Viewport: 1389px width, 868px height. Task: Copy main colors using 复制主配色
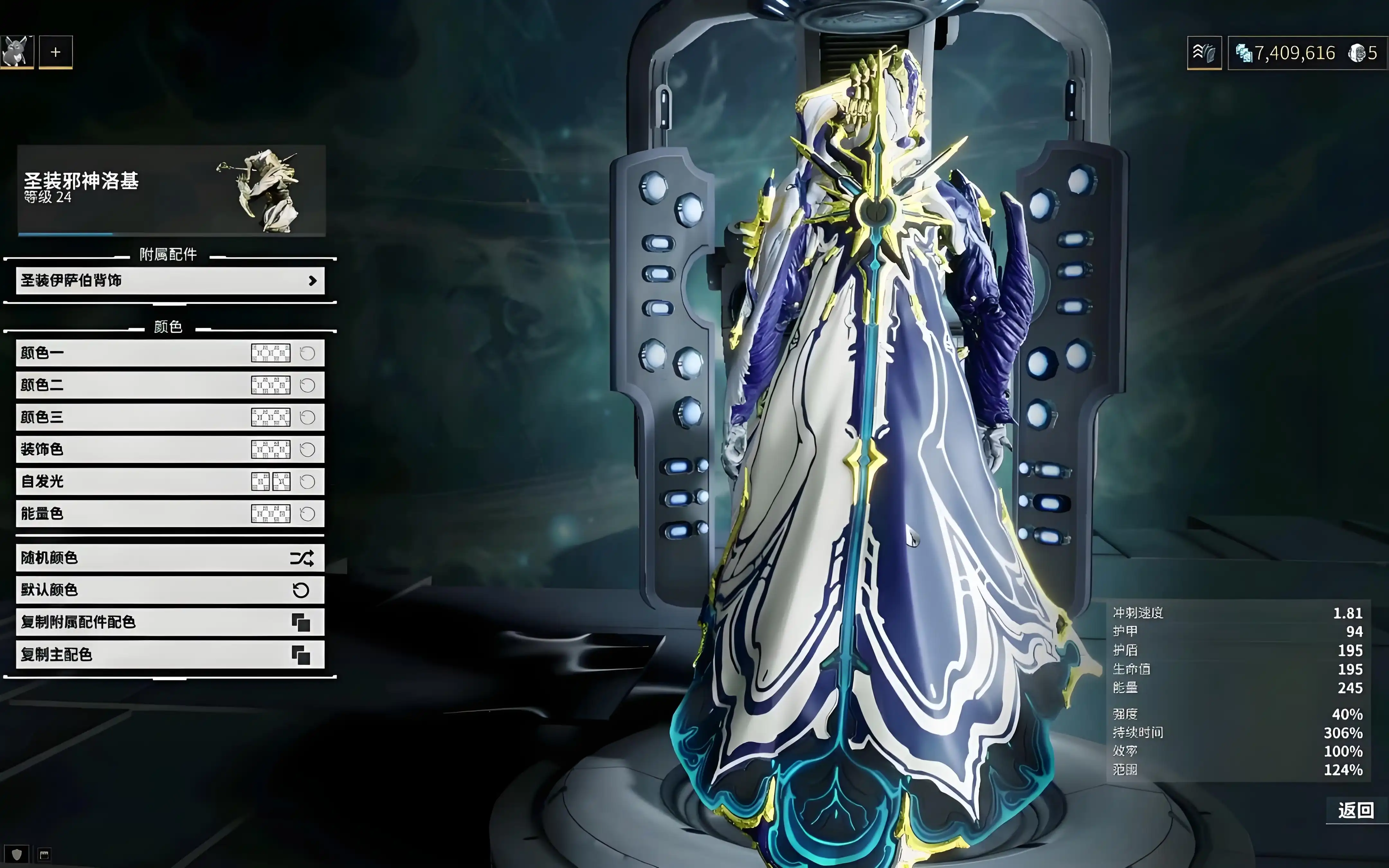tap(170, 655)
